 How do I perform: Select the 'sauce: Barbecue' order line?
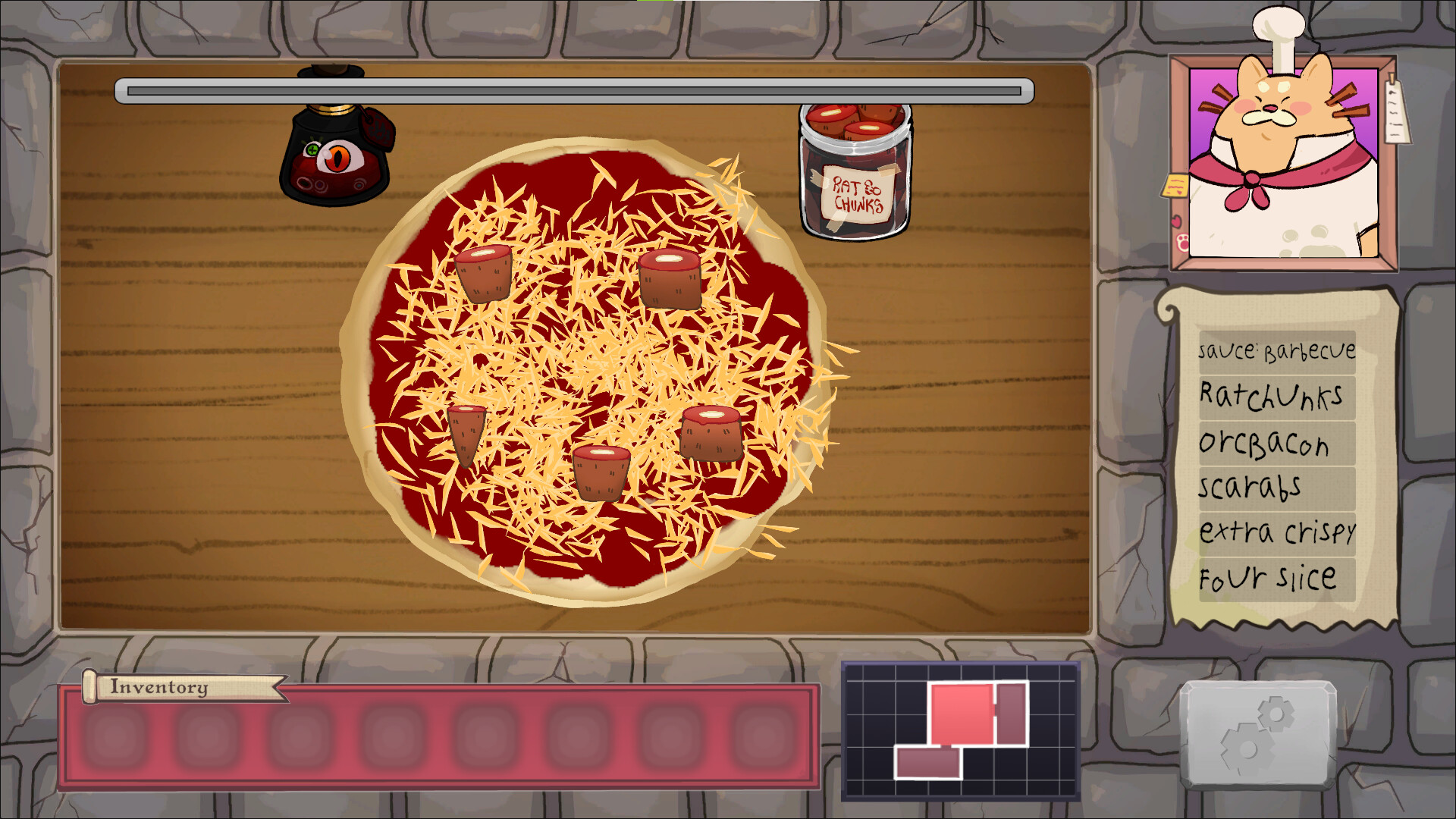pyautogui.click(x=1276, y=350)
